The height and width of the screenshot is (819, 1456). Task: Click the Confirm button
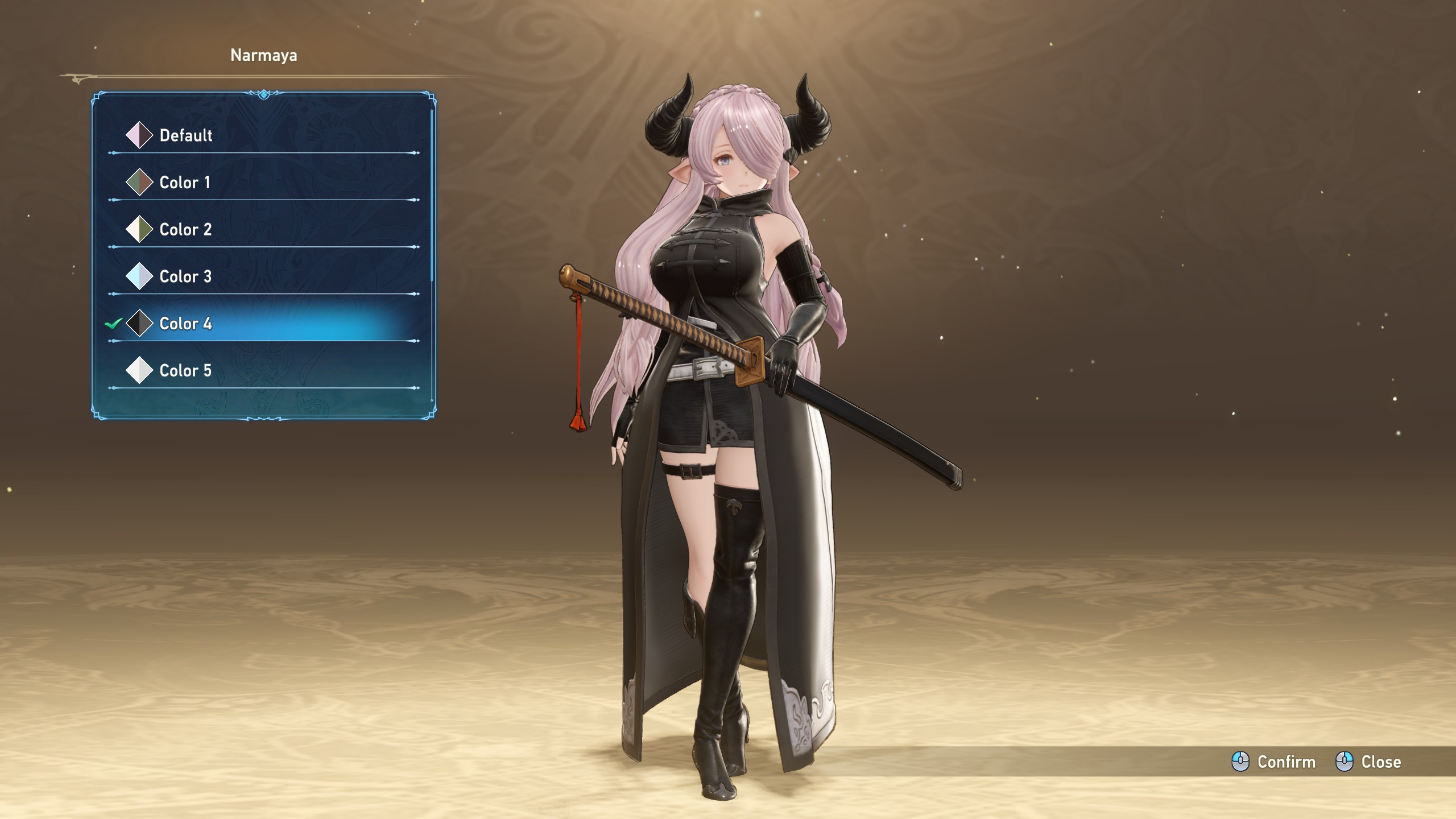point(1274,762)
